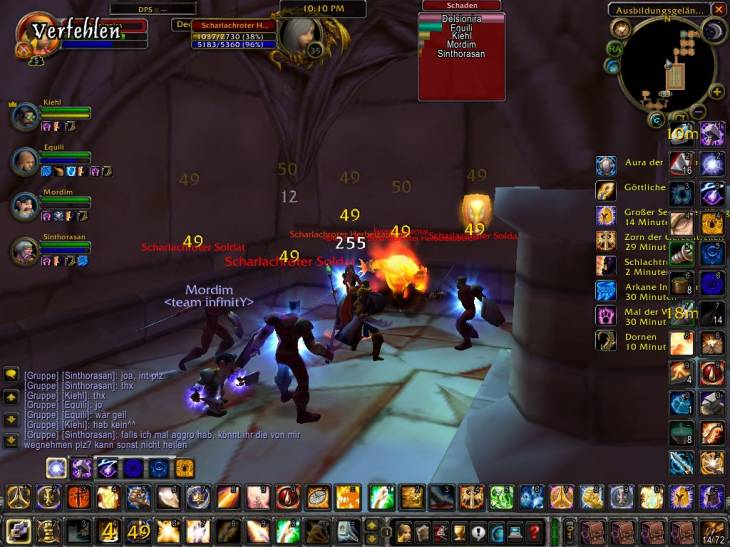Screen dimensions: 730x547
Task: Close the Ausbildungsgelände zone bar with X
Action: (x=720, y=9)
